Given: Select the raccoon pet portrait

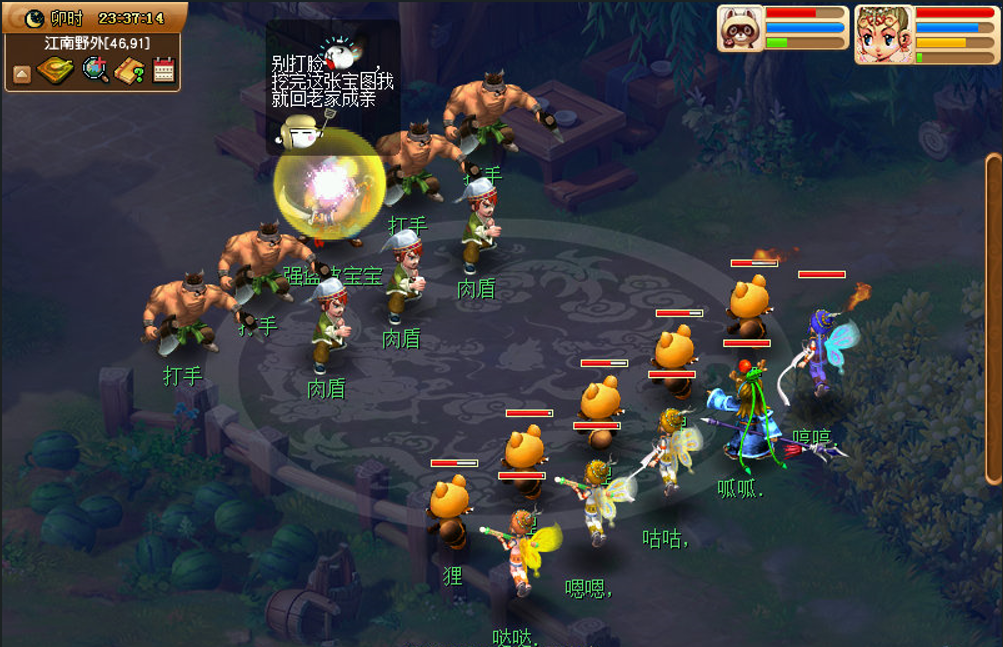Looking at the screenshot, I should point(741,28).
